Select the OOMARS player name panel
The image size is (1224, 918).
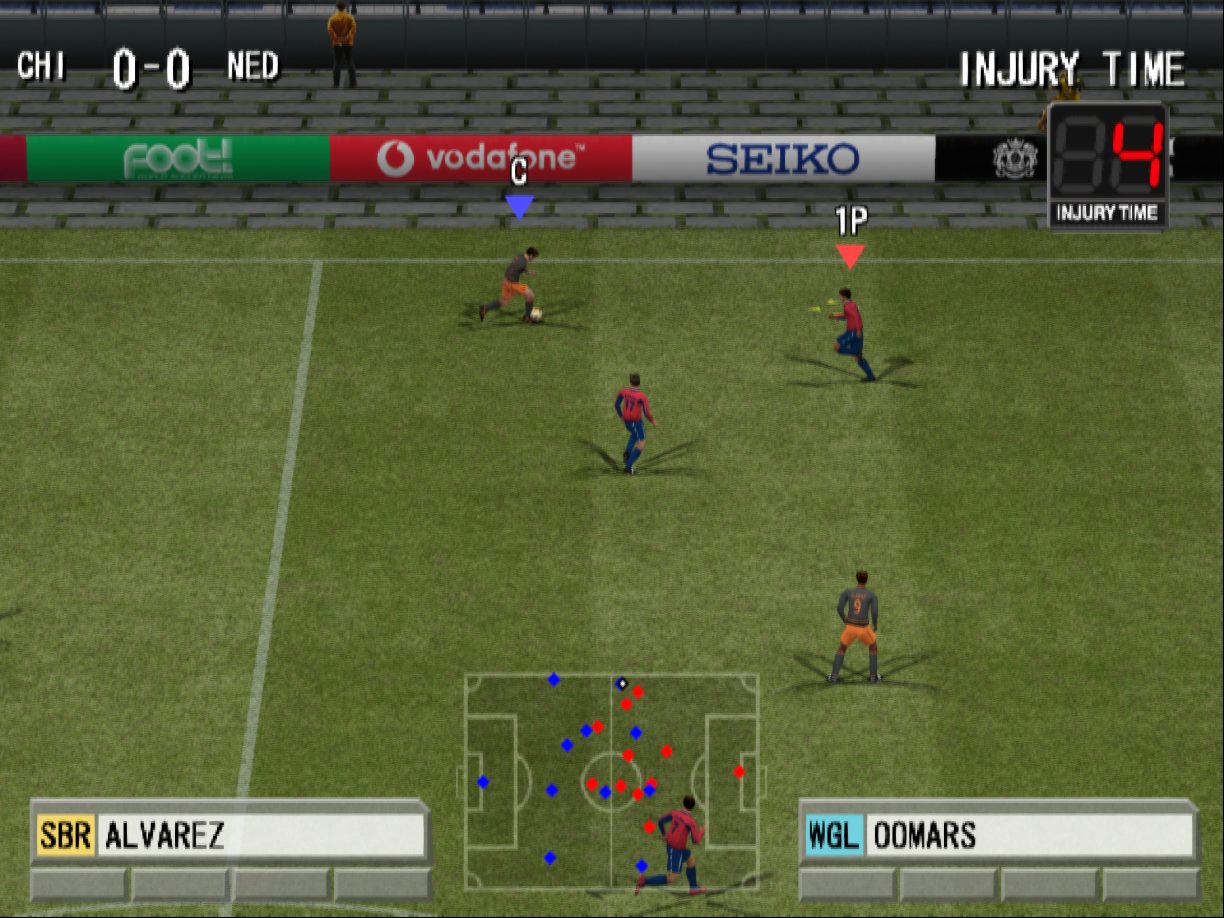pos(999,835)
